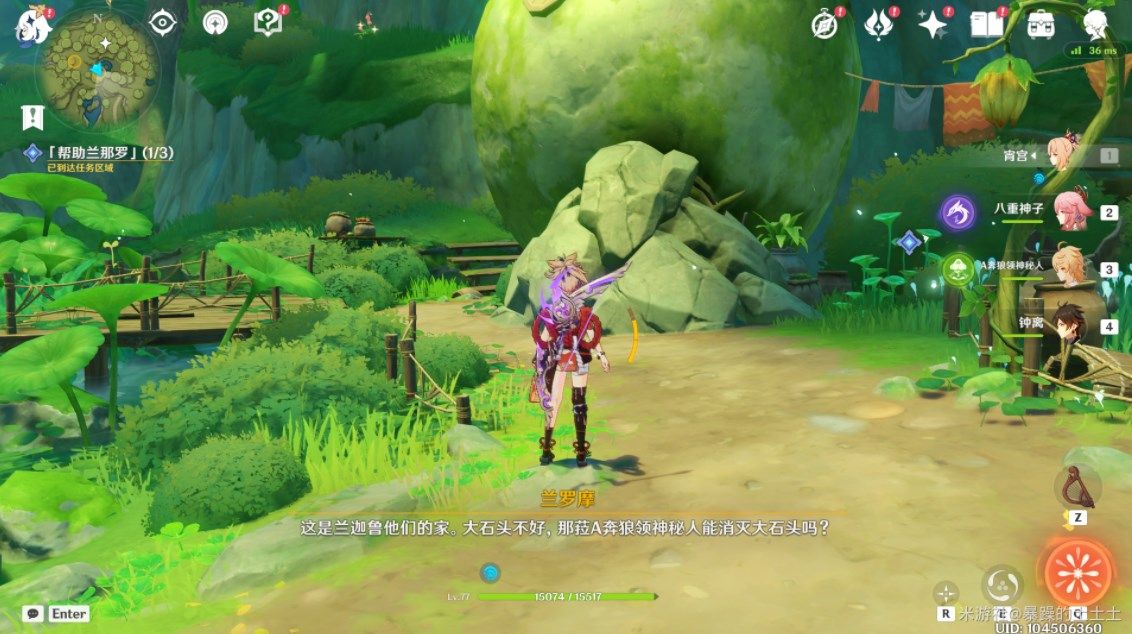
Task: Open the compass events icon
Action: 824,25
